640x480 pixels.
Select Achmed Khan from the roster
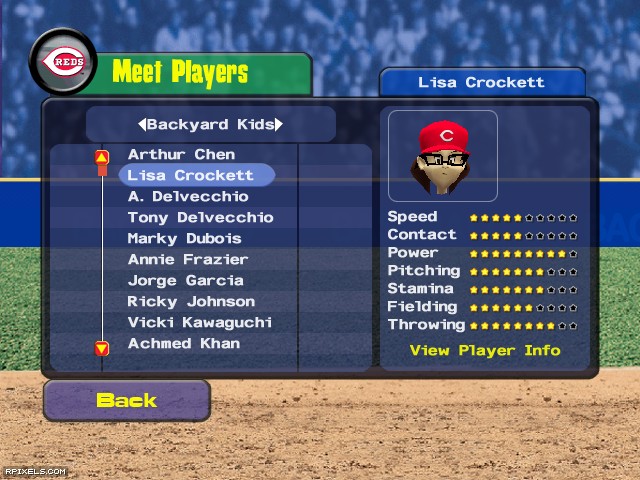coord(183,343)
